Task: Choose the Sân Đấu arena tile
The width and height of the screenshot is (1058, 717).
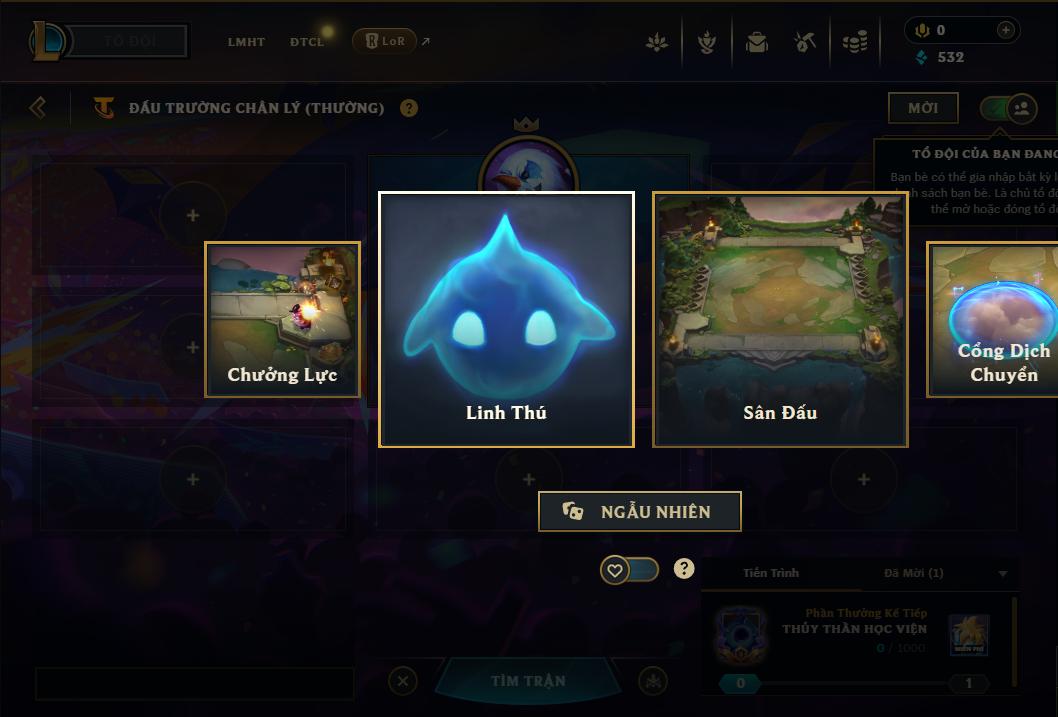Action: [x=780, y=319]
